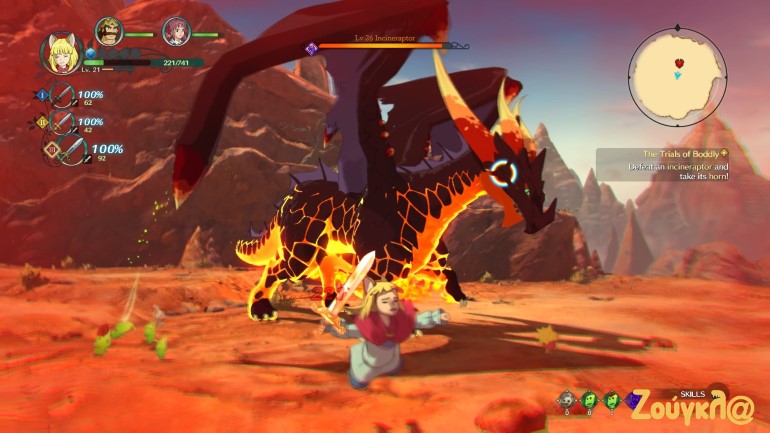This screenshot has height=433, width=770.
Task: Choose the active weapon in slot III
Action: point(66,152)
